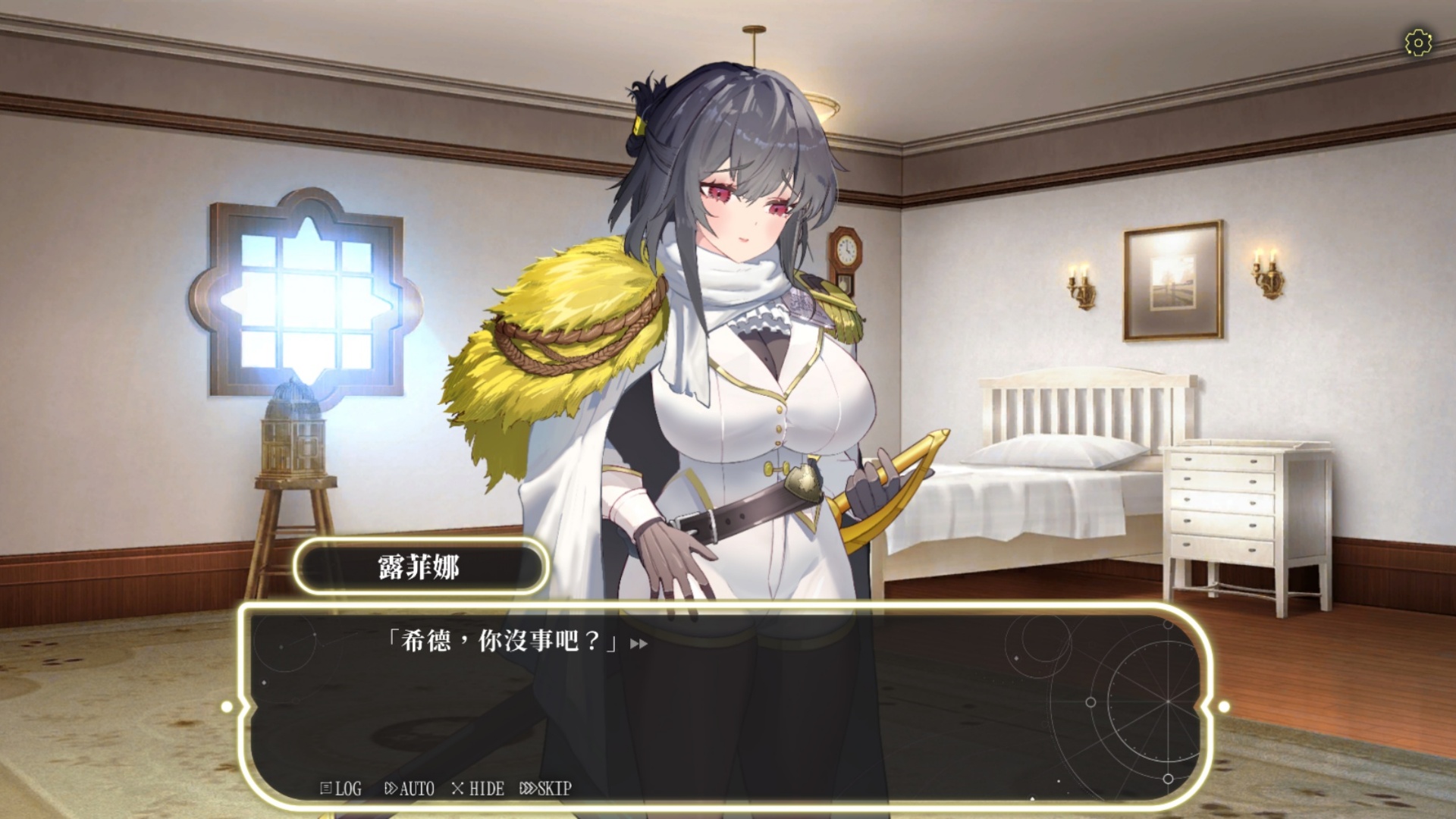The width and height of the screenshot is (1456, 819).
Task: Click the wall clock
Action: point(846,250)
